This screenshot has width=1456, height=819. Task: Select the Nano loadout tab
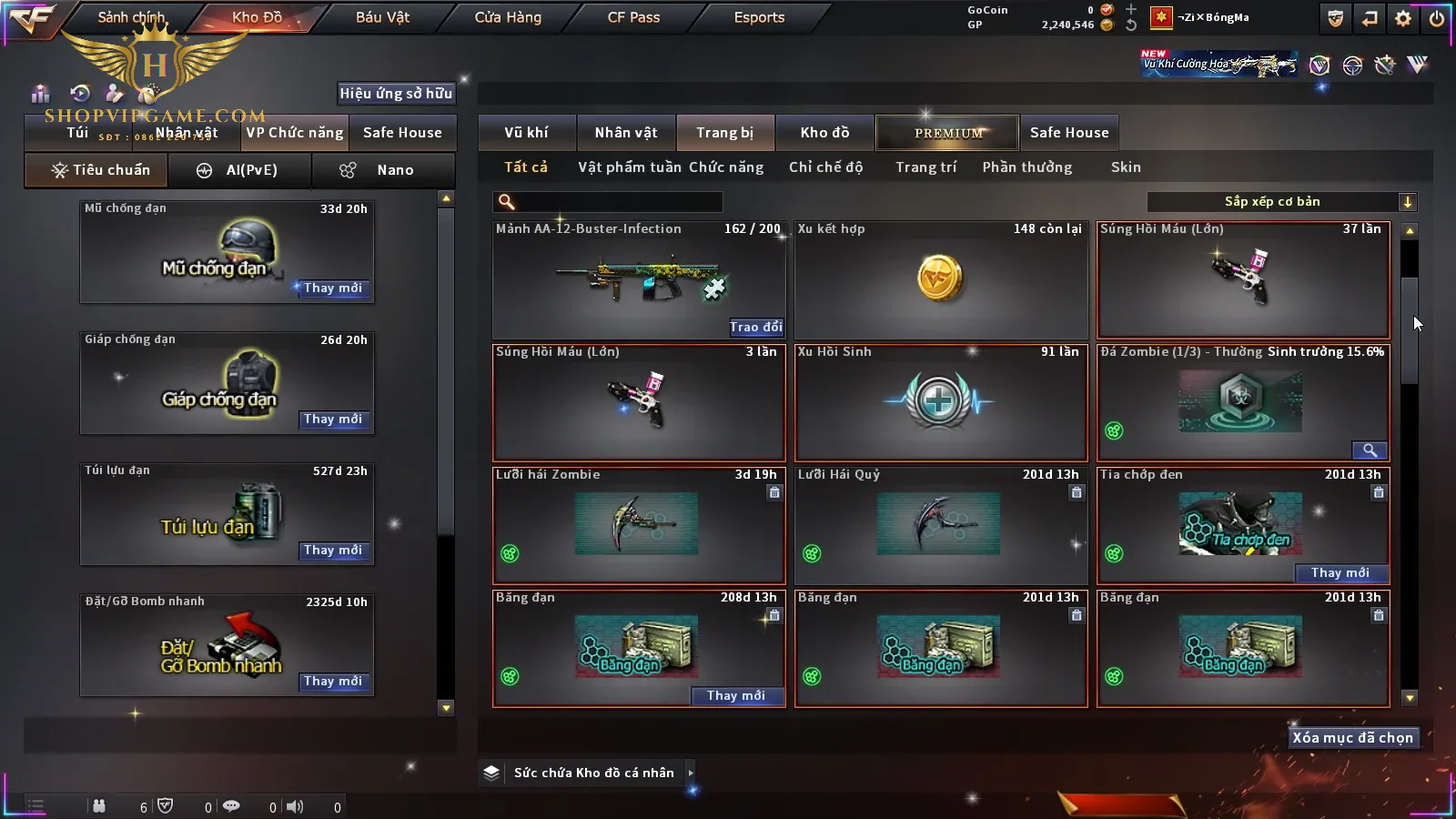(x=383, y=170)
